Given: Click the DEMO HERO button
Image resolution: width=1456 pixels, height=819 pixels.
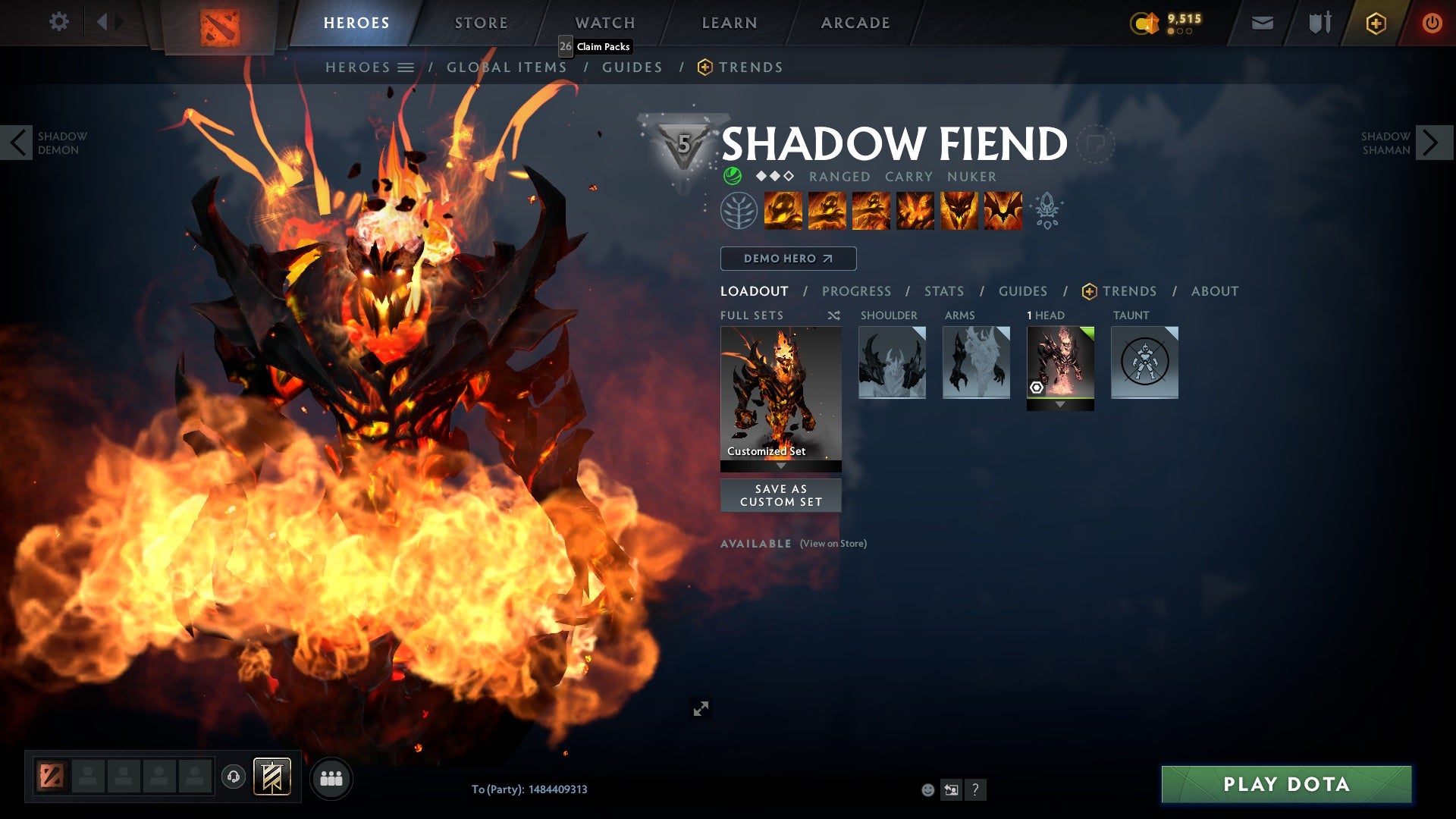Looking at the screenshot, I should (x=787, y=259).
